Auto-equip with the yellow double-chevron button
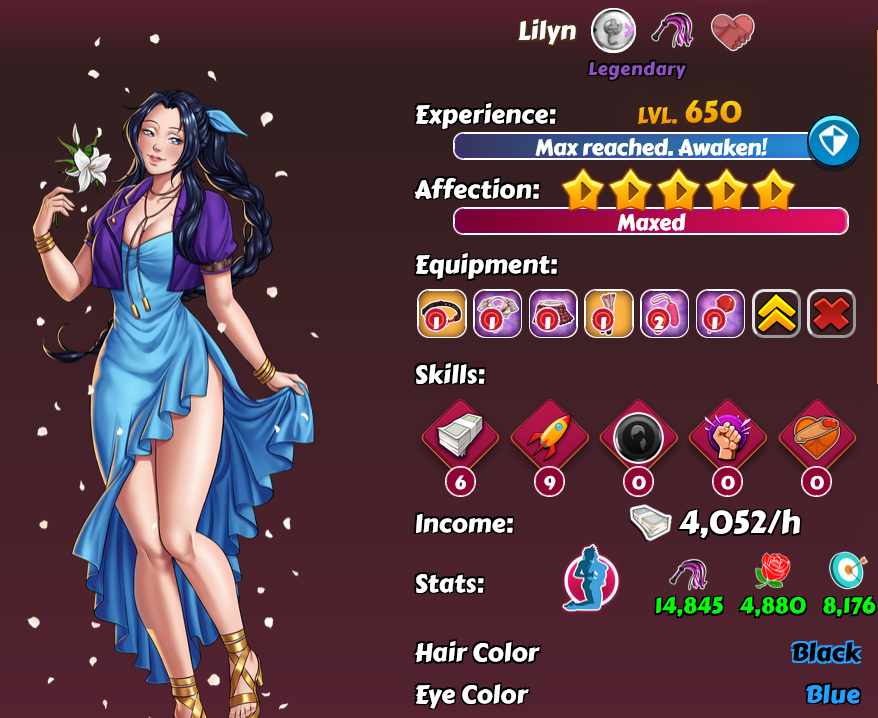Screen dimensions: 878x718 pos(776,313)
